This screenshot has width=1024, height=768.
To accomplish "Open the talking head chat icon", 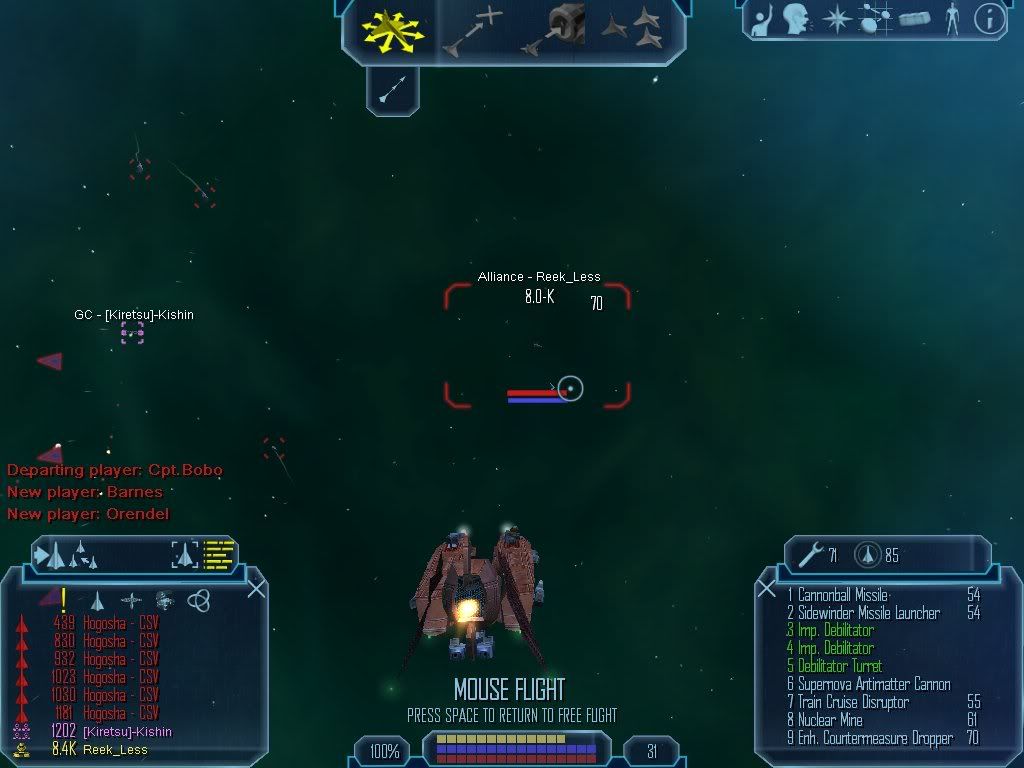I will point(796,18).
